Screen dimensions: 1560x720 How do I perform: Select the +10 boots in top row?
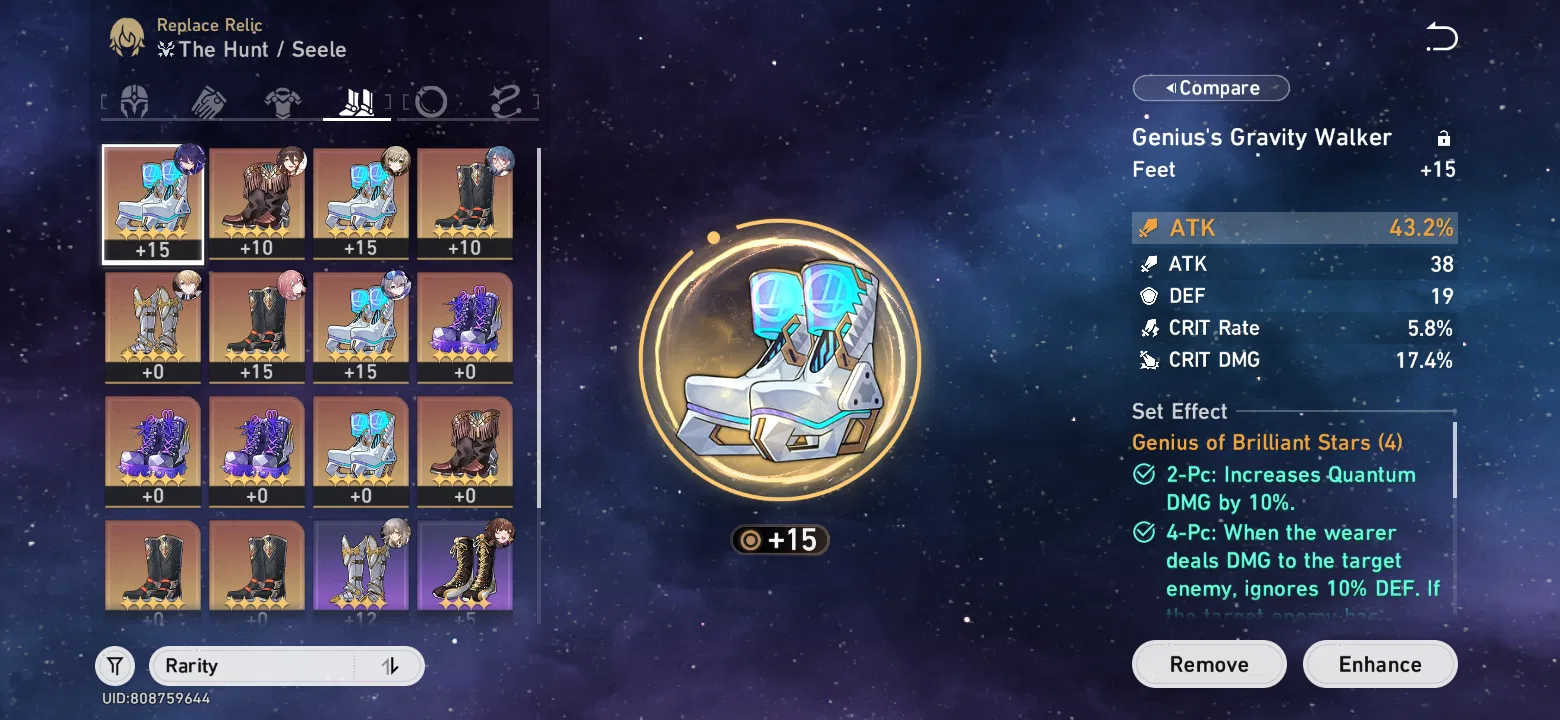[257, 203]
